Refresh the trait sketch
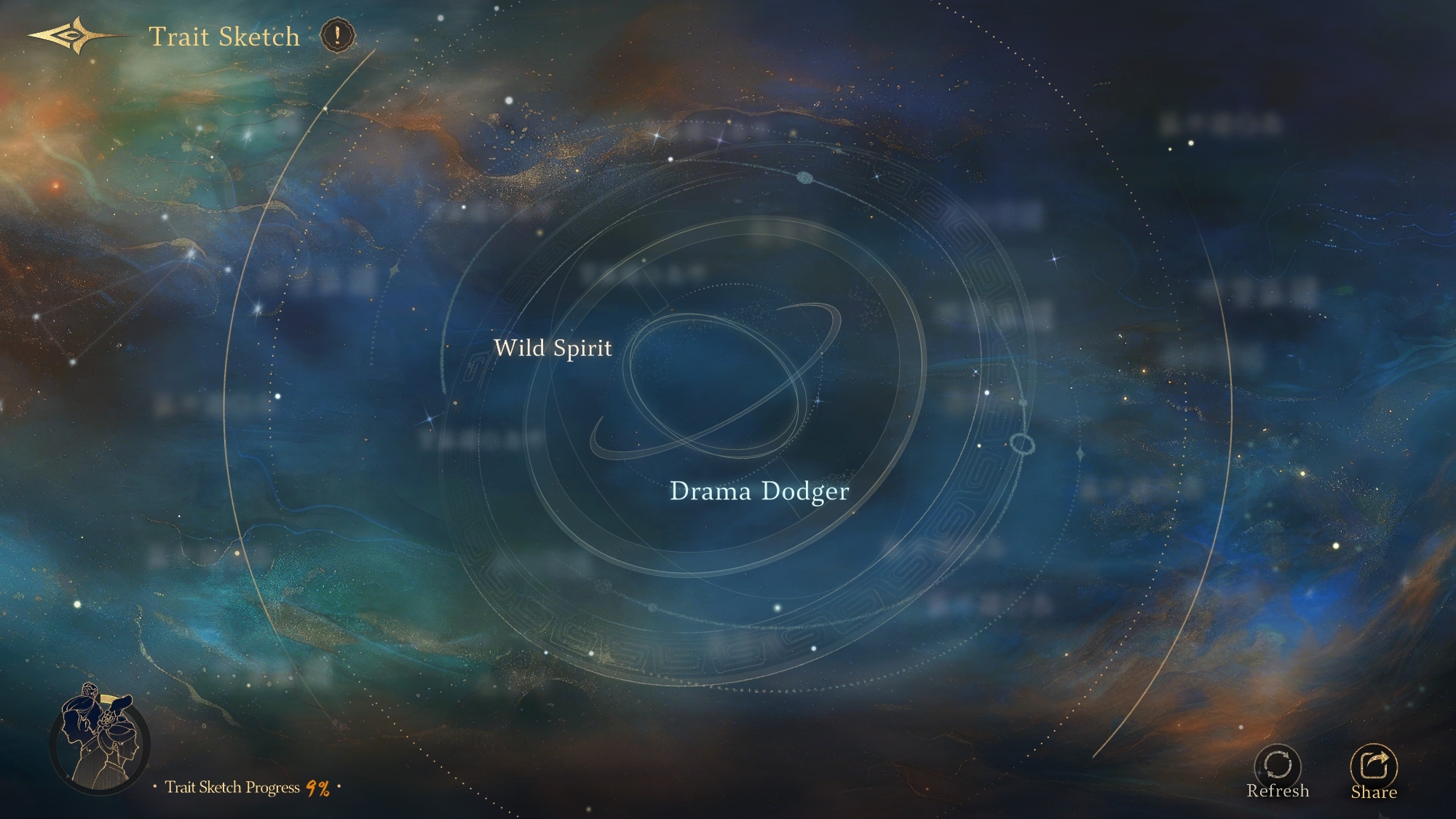The height and width of the screenshot is (819, 1456). point(1278,767)
